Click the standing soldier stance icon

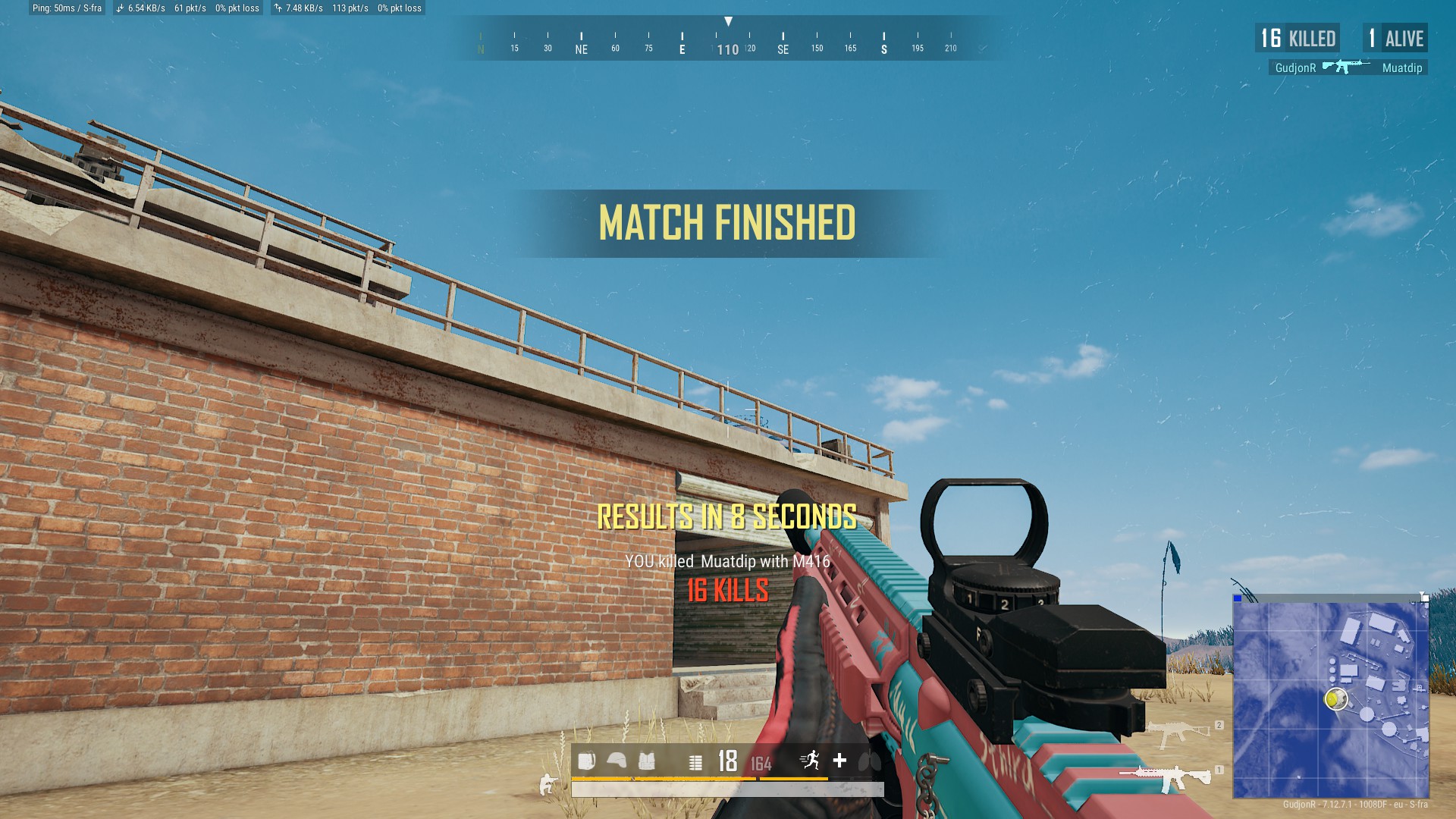coord(546,785)
